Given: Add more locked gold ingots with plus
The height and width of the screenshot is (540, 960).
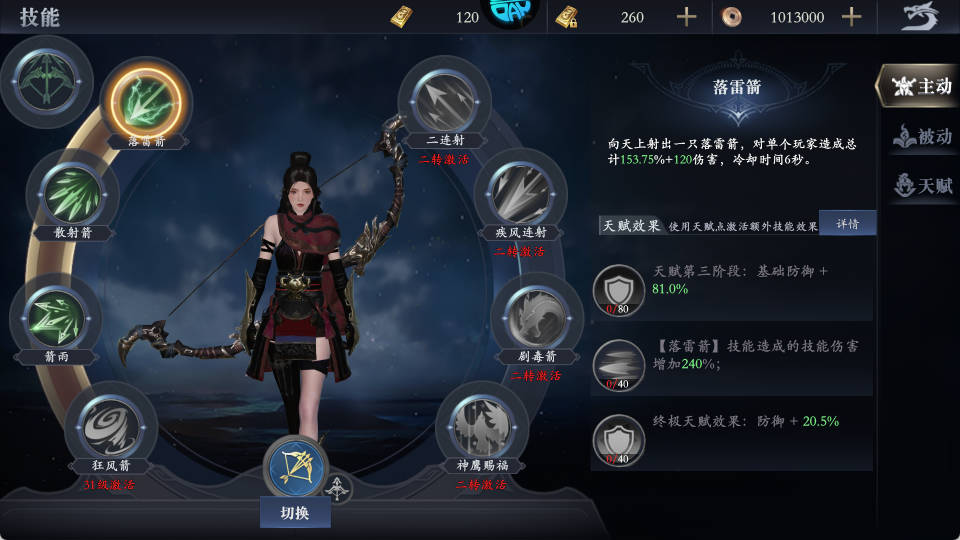Looking at the screenshot, I should click(x=686, y=17).
